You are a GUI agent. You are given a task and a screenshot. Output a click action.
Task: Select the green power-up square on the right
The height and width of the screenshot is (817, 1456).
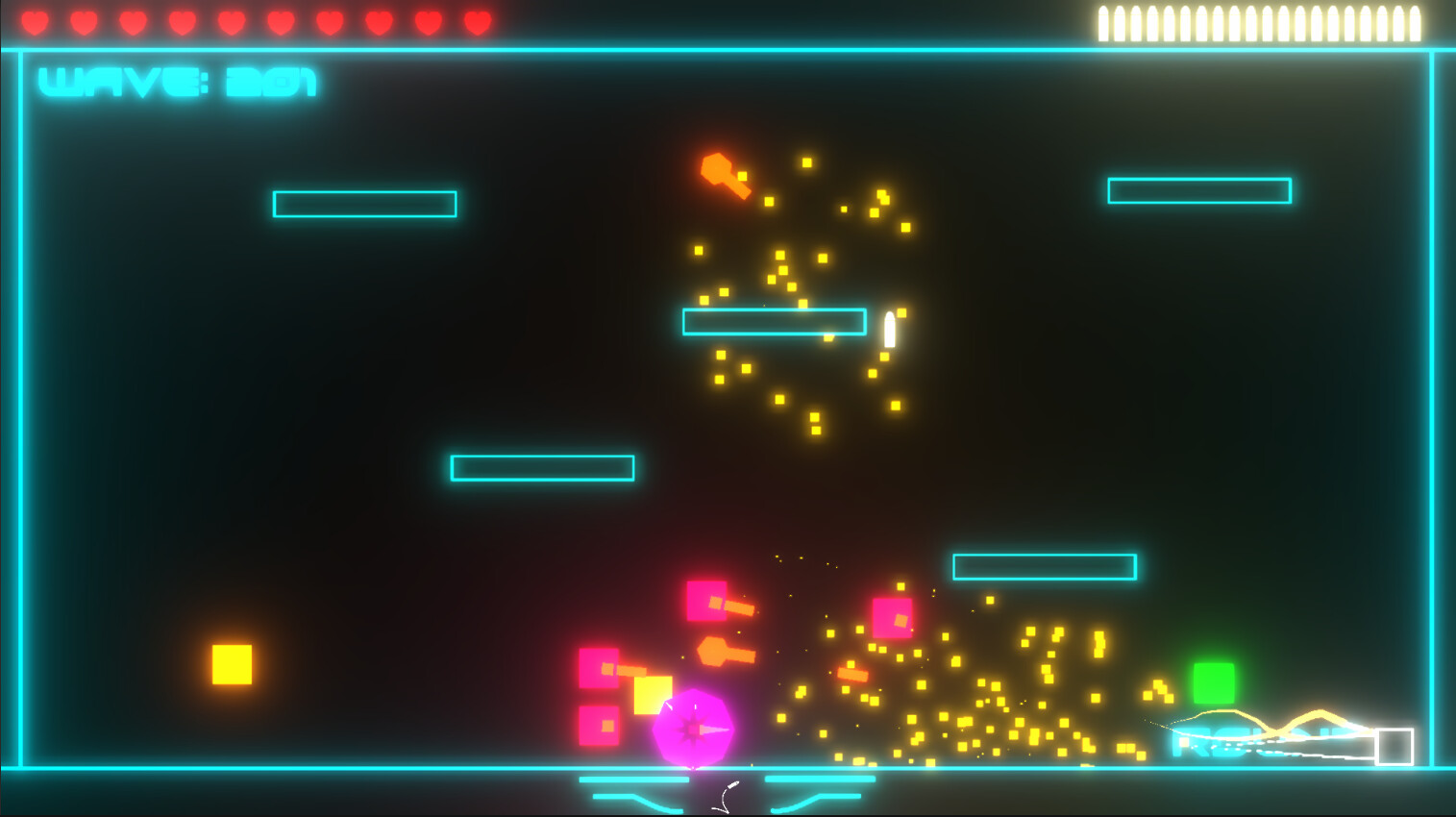(x=1214, y=681)
